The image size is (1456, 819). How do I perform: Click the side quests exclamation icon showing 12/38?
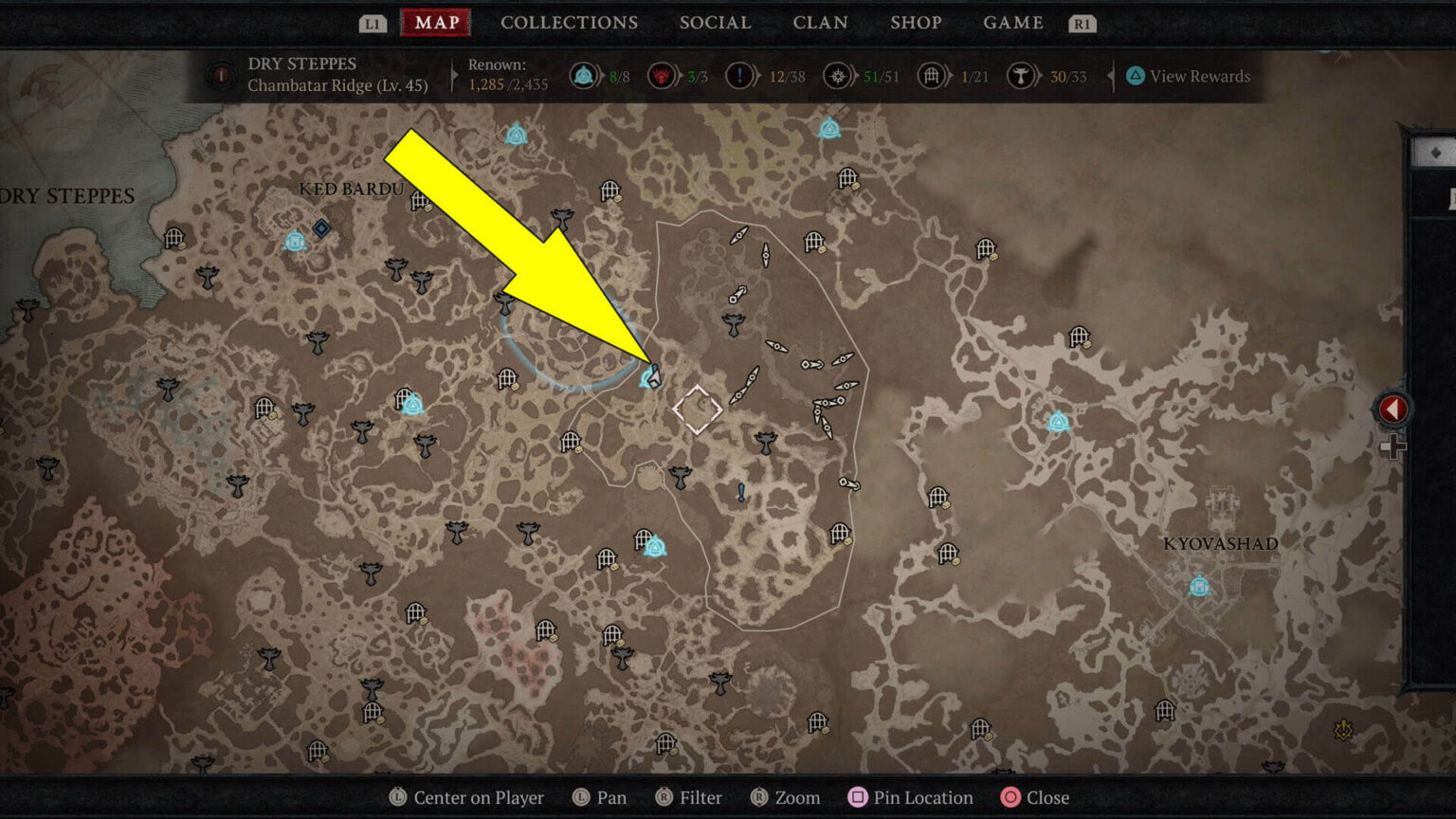pyautogui.click(x=740, y=76)
